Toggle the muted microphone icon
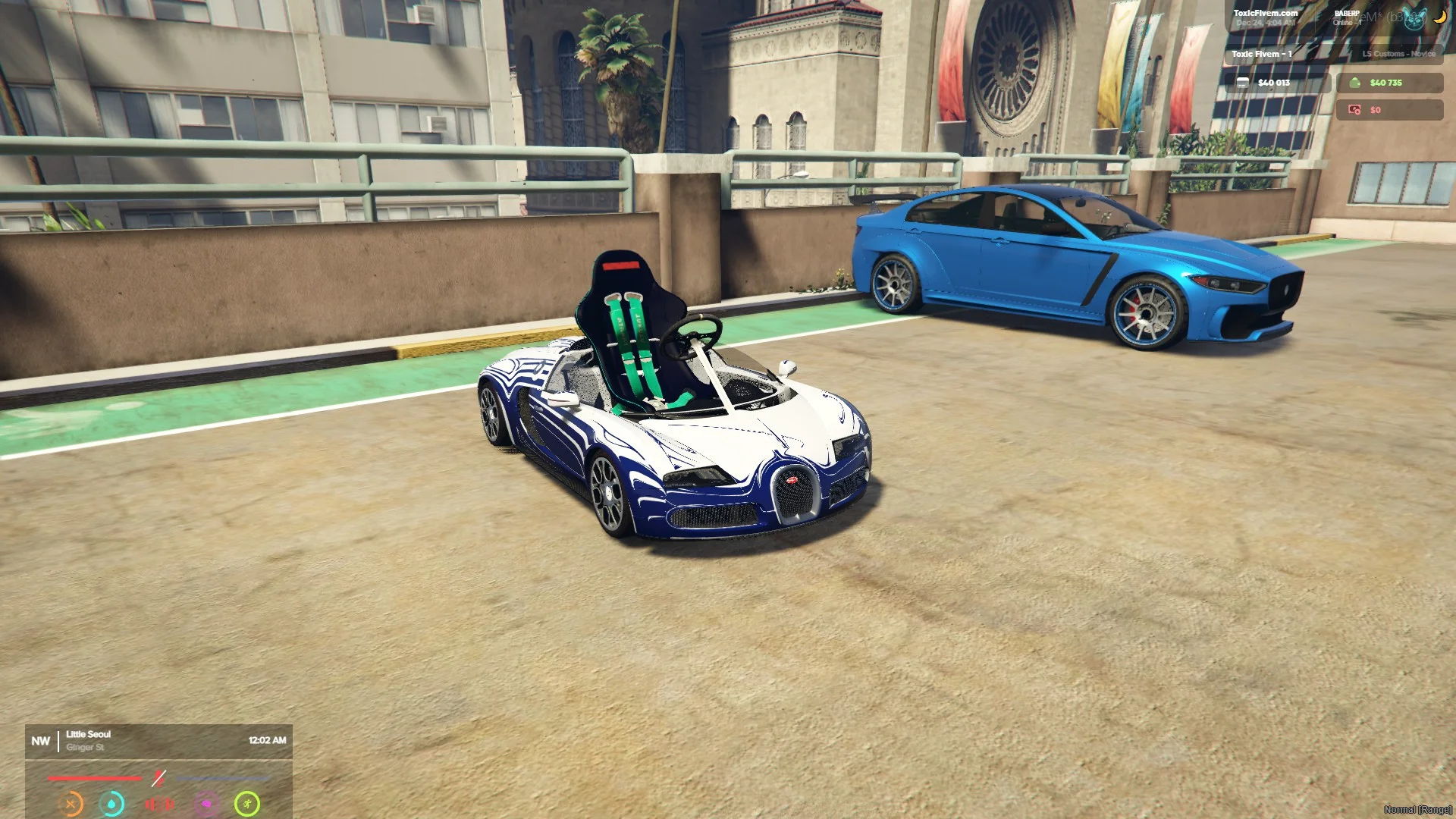This screenshot has height=819, width=1456. 158,778
